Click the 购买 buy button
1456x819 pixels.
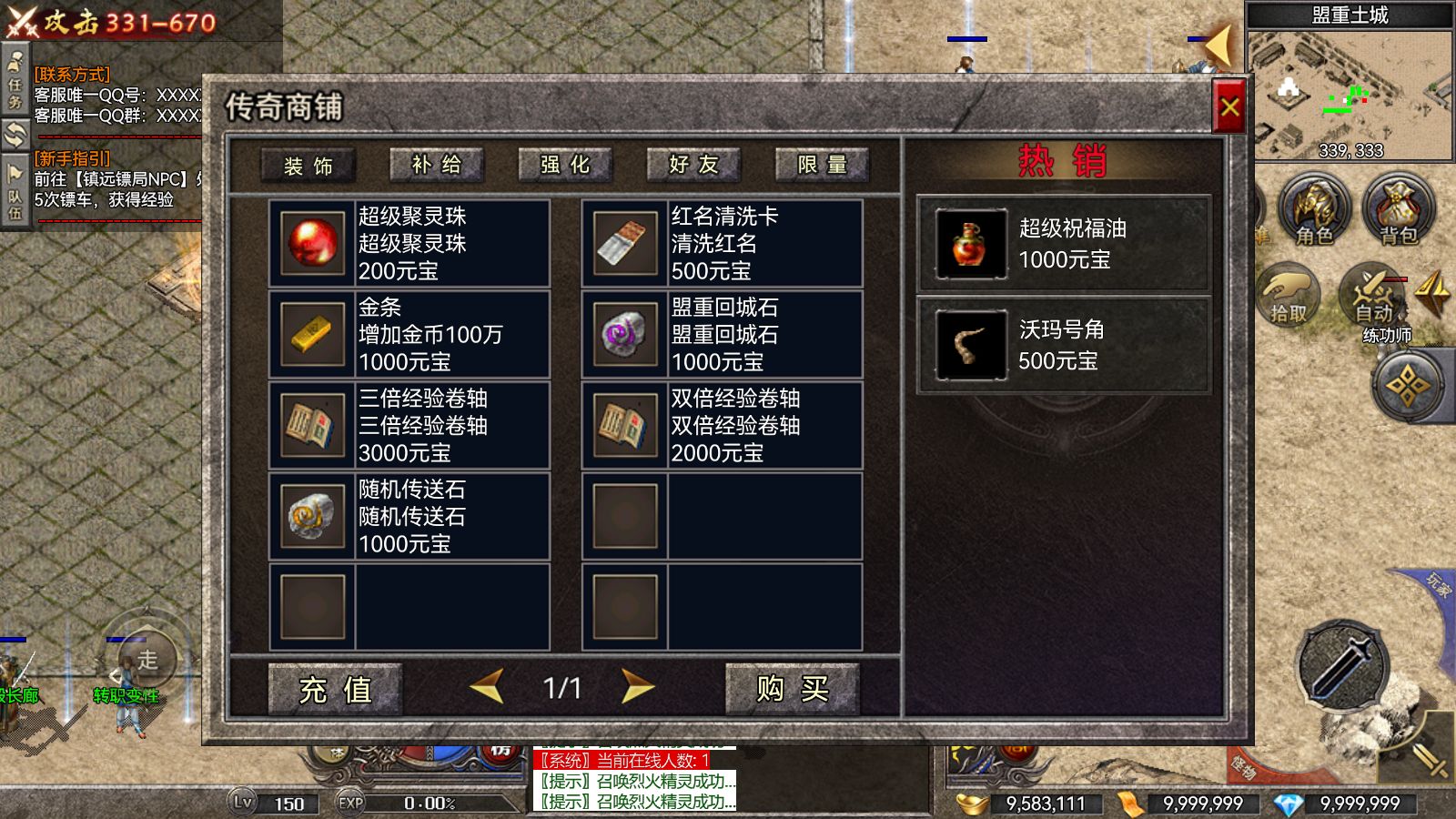(791, 692)
